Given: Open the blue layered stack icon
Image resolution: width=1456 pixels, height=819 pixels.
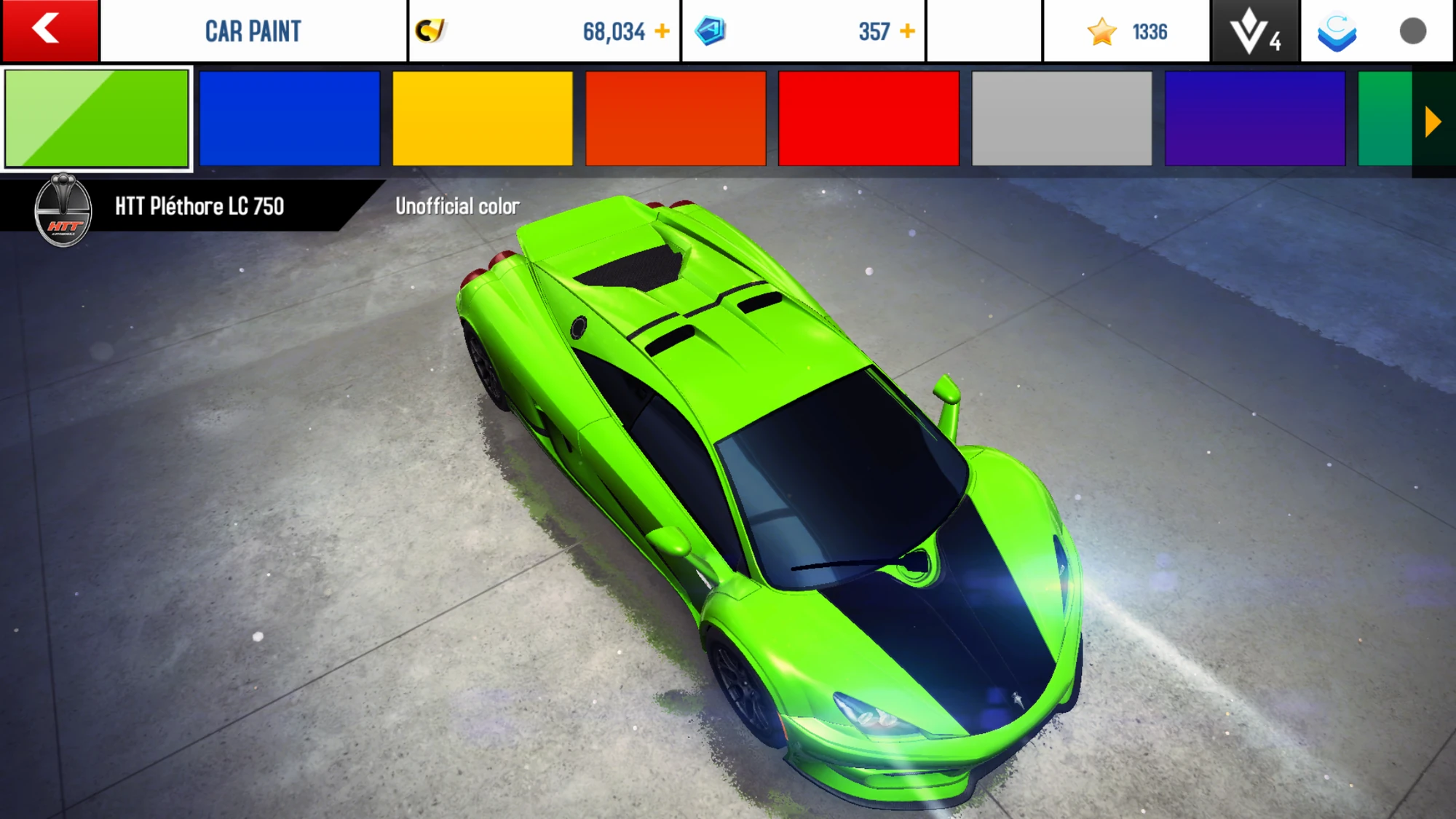Looking at the screenshot, I should [1337, 31].
